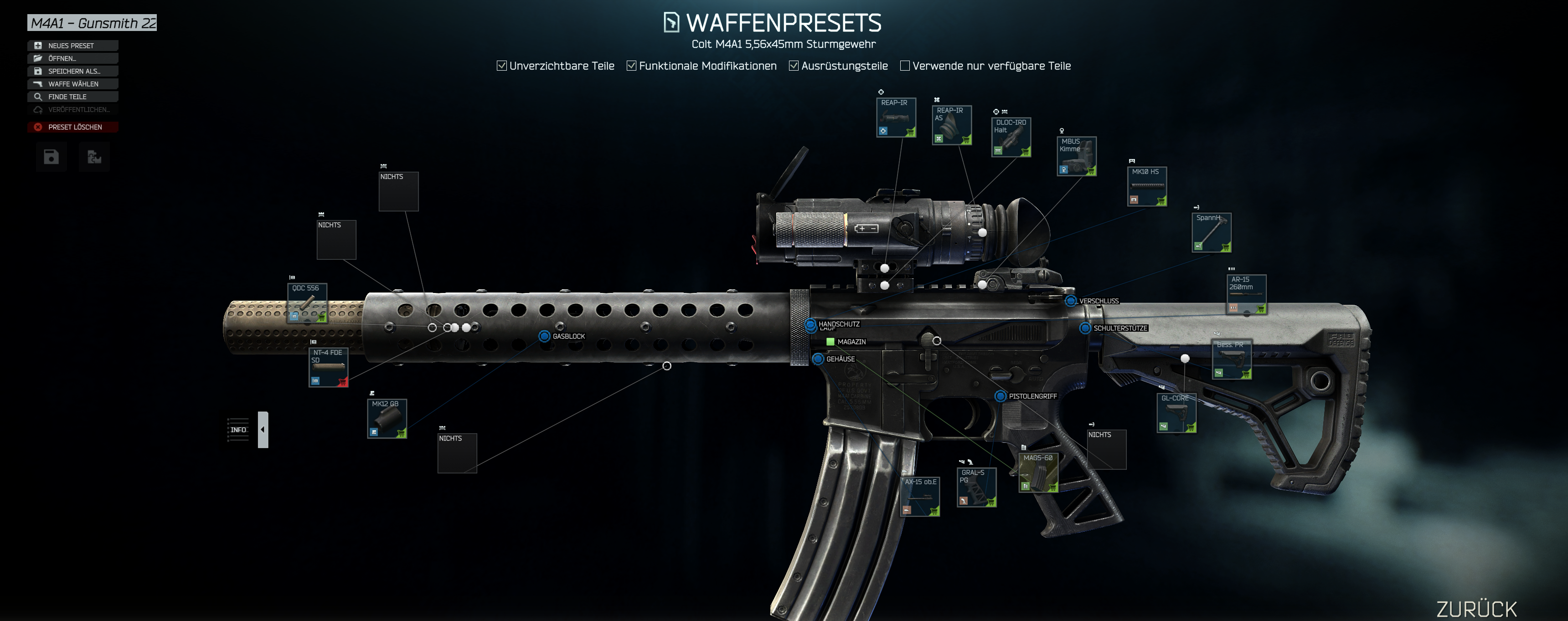Select the REAP-IR scope slot
1568x621 pixels.
(895, 118)
